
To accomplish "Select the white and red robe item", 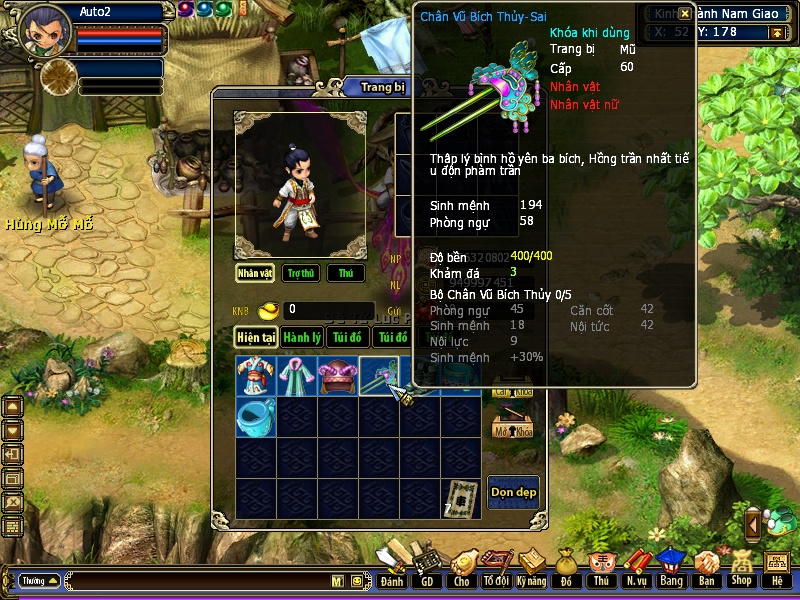I will pyautogui.click(x=255, y=376).
